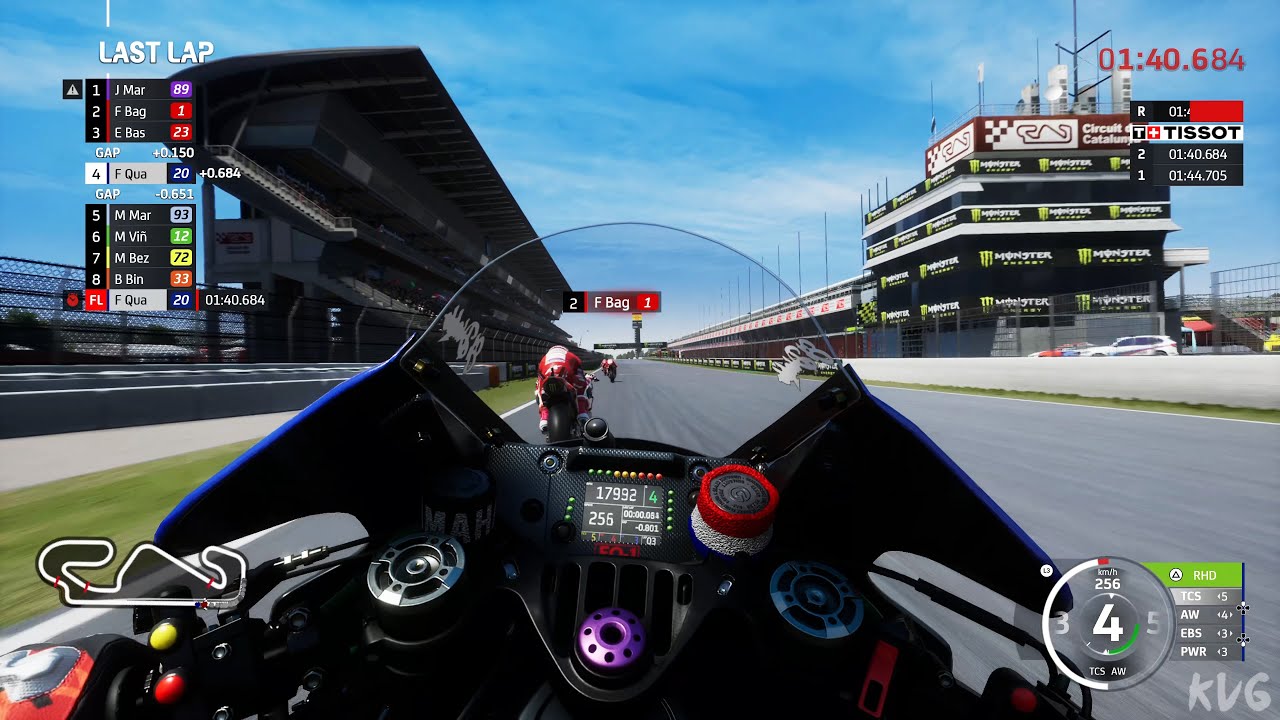Lower the TCS level using its arrow
Viewport: 1280px width, 720px height.
pos(1219,595)
